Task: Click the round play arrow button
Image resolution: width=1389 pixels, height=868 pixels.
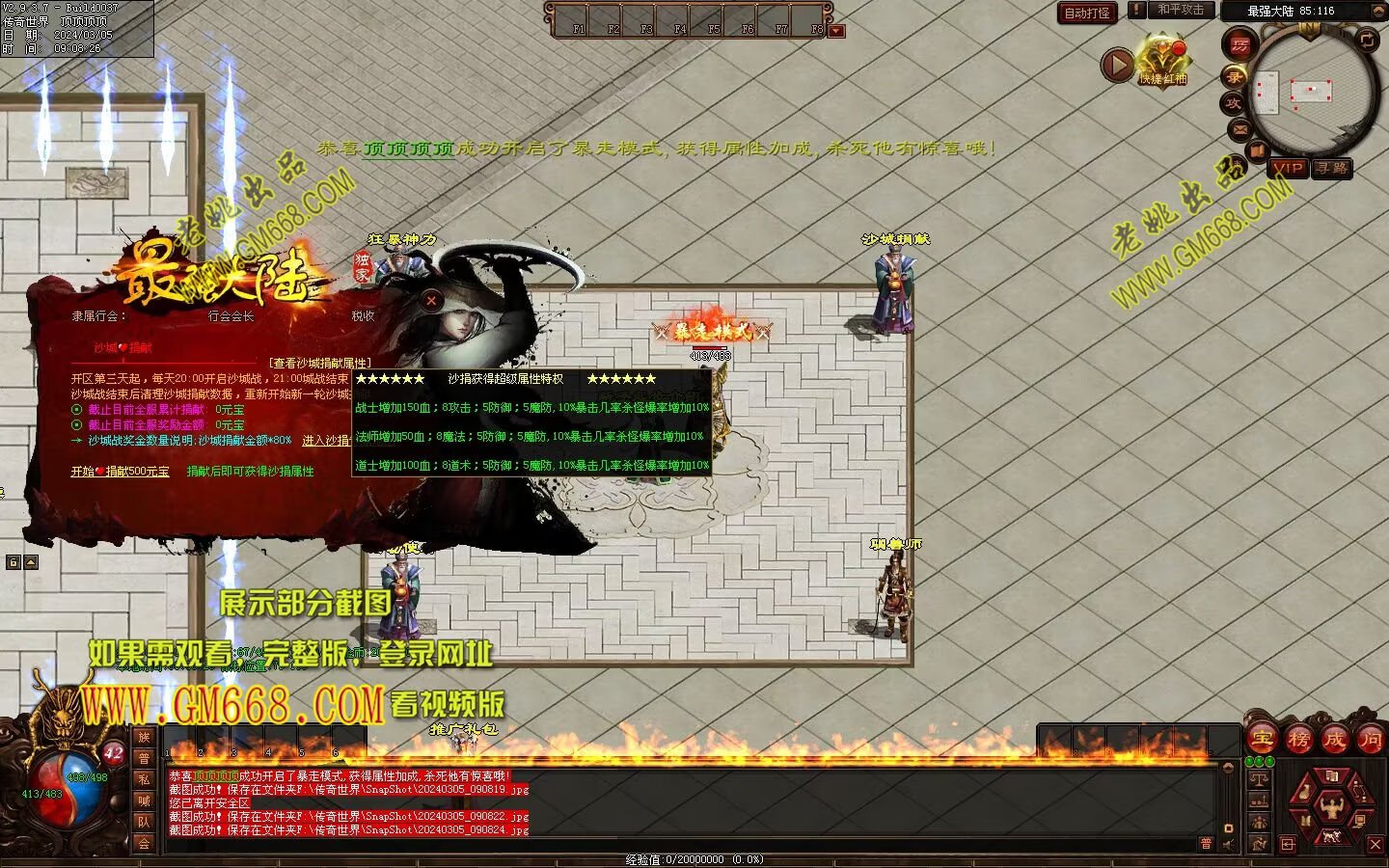Action: coord(1117,66)
